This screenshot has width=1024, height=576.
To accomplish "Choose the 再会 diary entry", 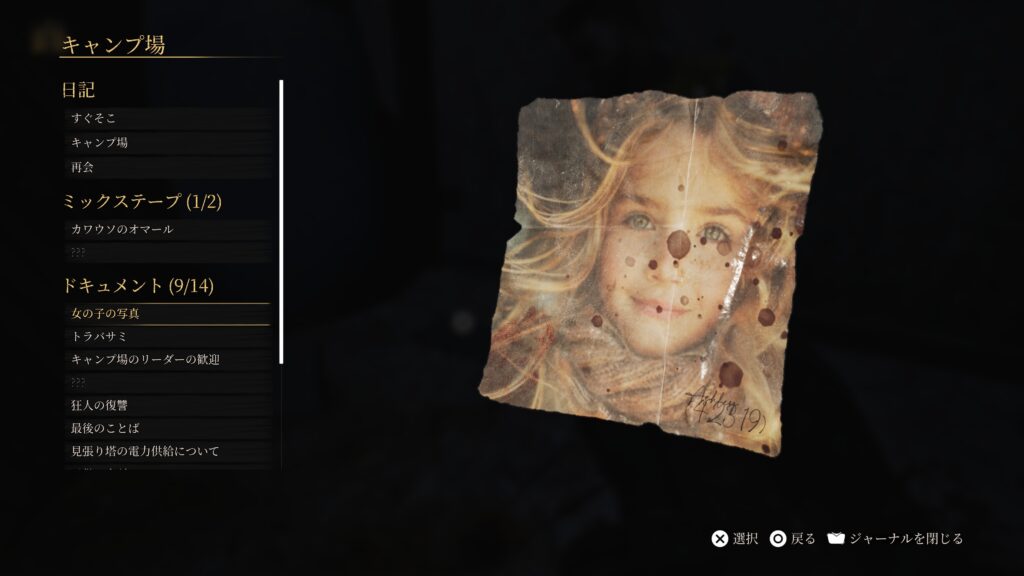I will (x=165, y=167).
